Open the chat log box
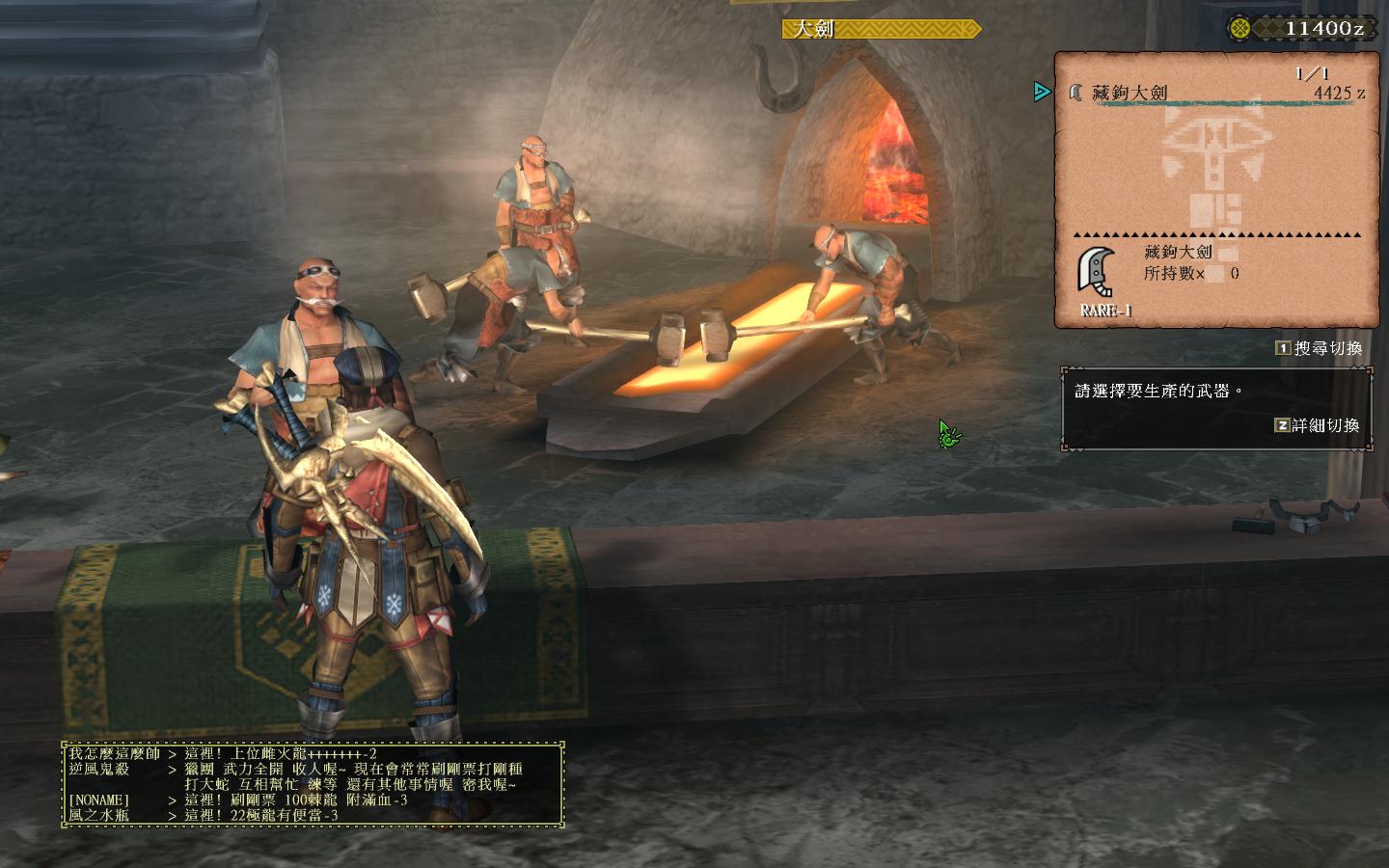This screenshot has width=1389, height=868. [x=313, y=784]
